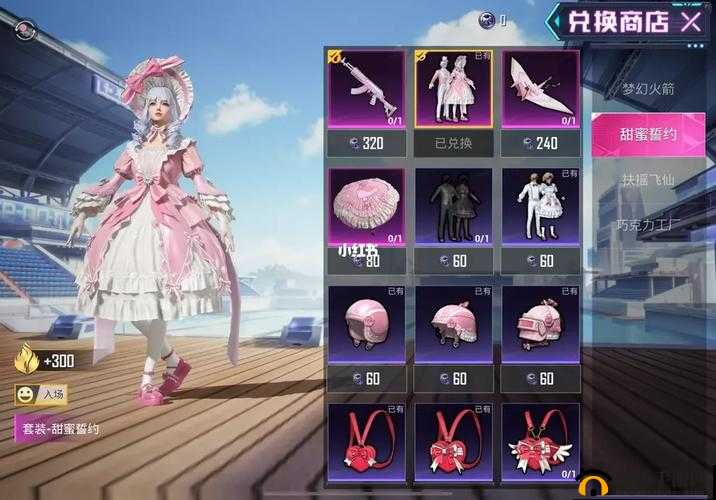Screen dimensions: 716x500
Task: Switch to the 扶摇飞仙 category tab
Action: coord(648,181)
